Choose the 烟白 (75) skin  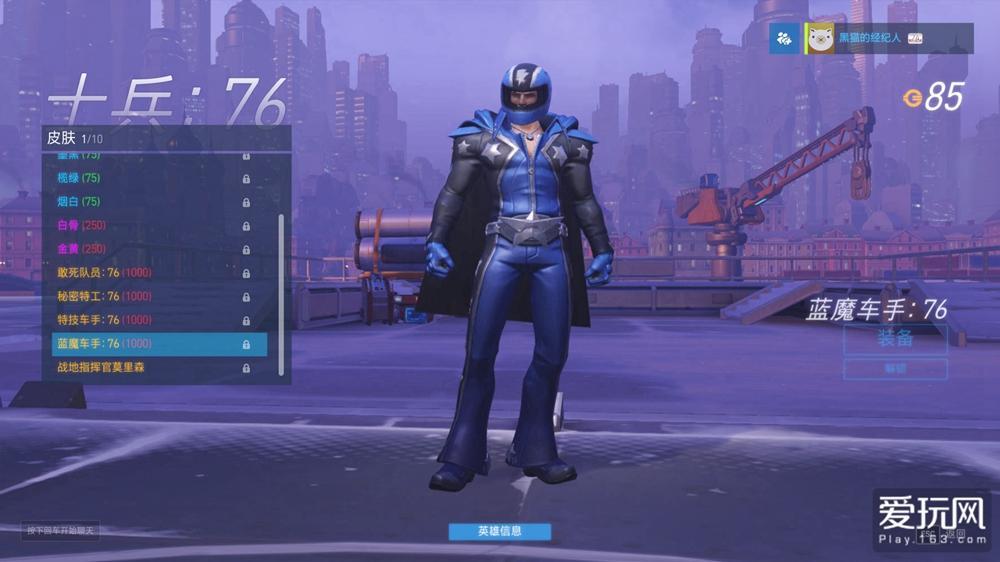pyautogui.click(x=150, y=202)
